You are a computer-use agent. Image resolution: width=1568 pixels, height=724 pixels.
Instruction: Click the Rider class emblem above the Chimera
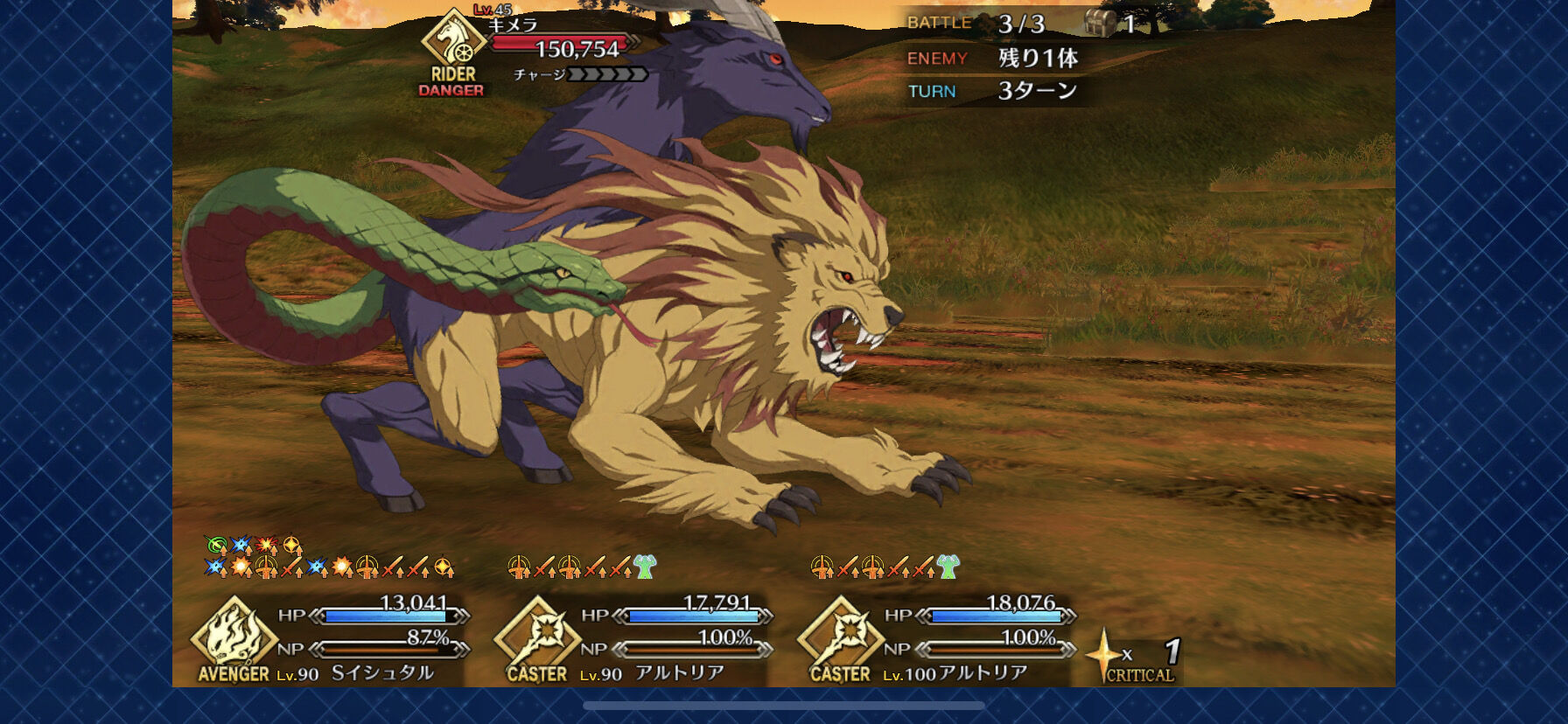pos(451,42)
